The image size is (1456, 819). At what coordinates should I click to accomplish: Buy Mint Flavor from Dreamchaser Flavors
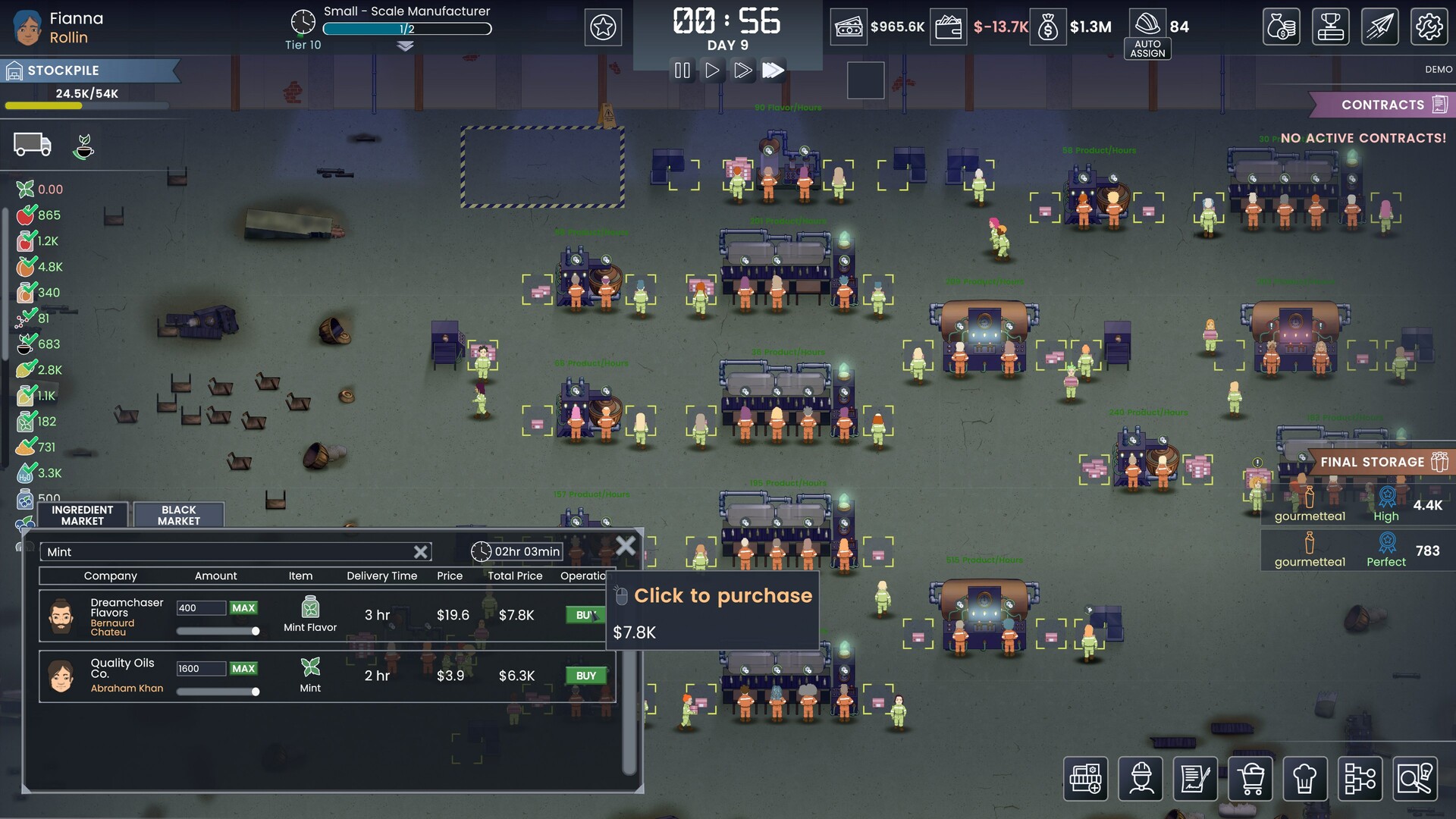click(585, 614)
